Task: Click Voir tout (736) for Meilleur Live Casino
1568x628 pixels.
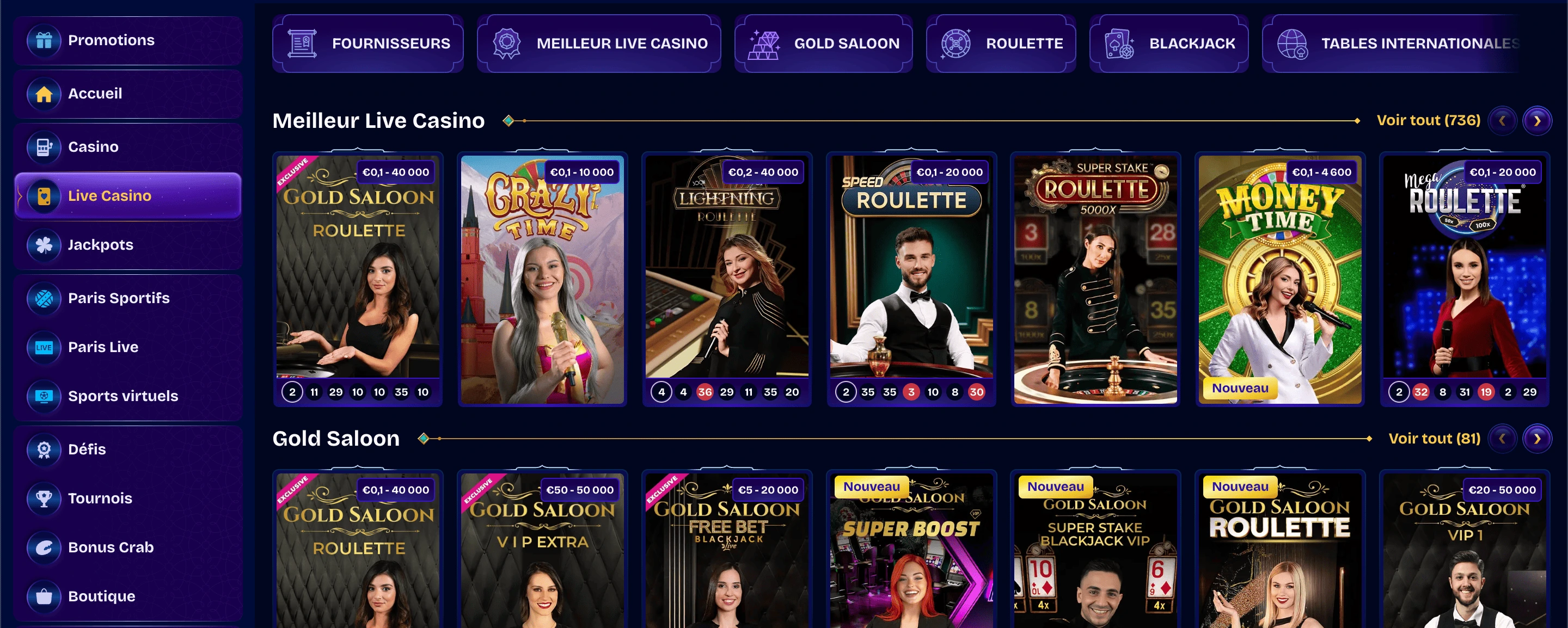Action: pyautogui.click(x=1428, y=120)
